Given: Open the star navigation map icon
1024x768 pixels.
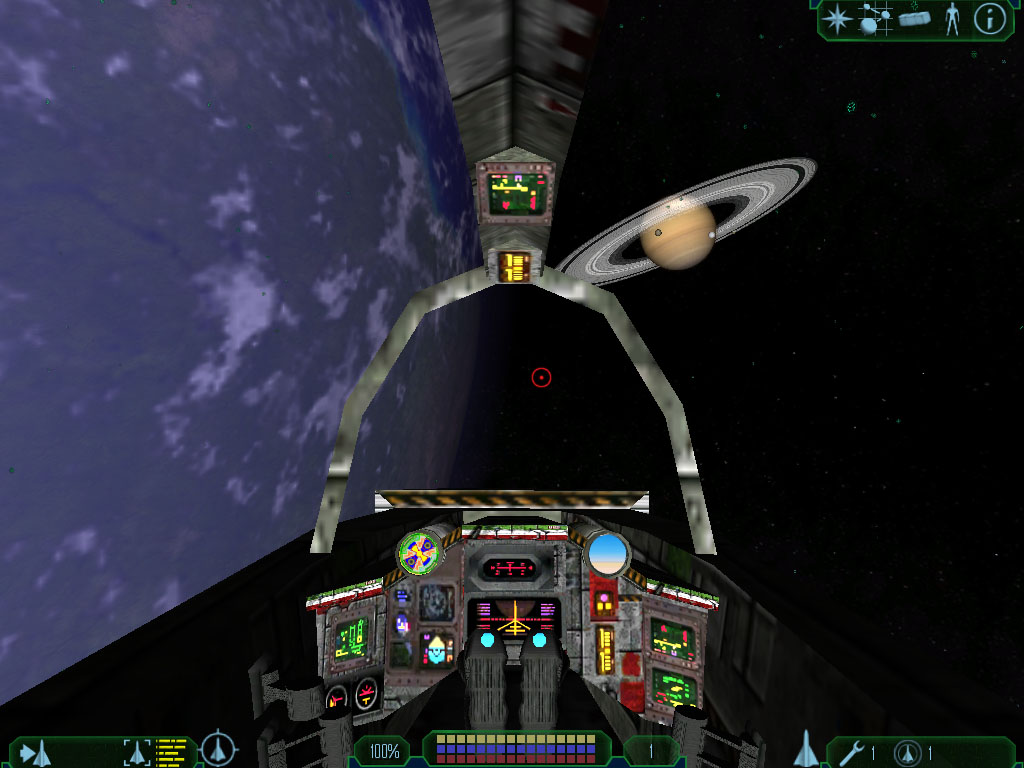Looking at the screenshot, I should 836,18.
